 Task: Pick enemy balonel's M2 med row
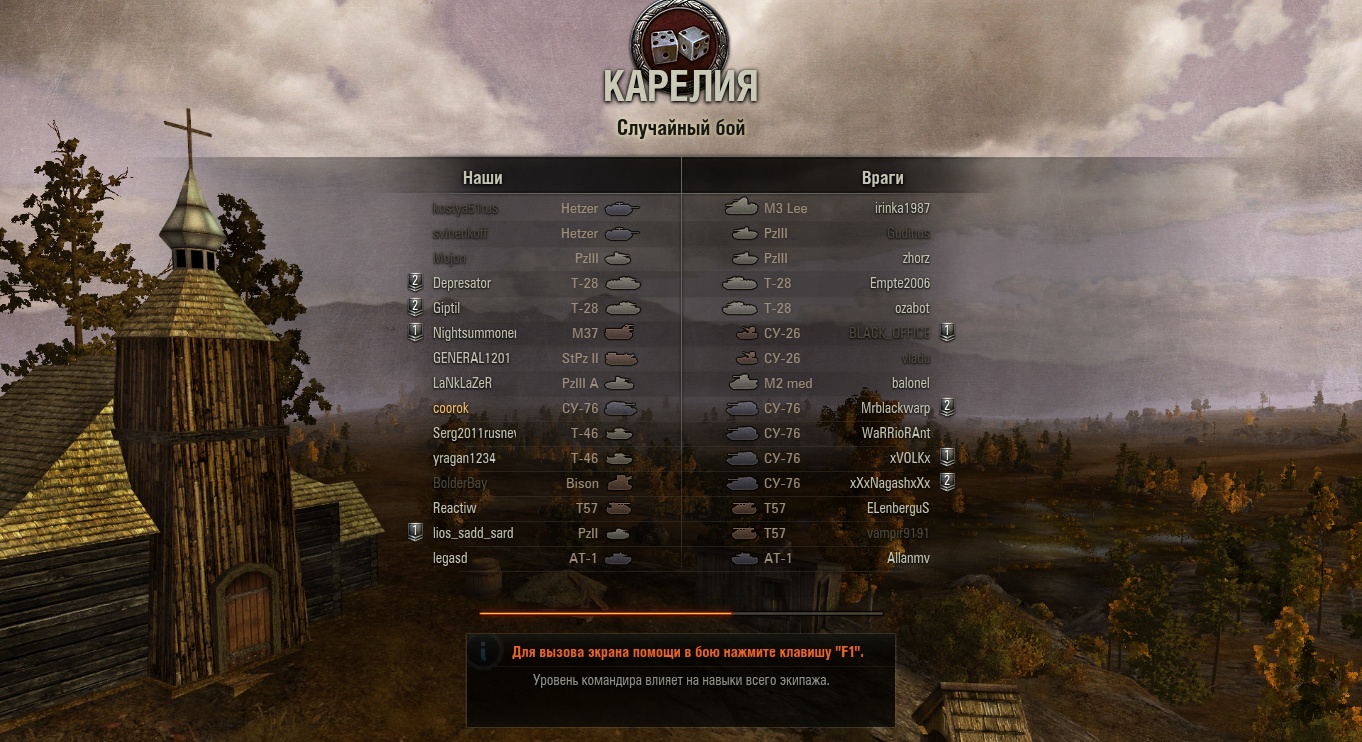coord(910,383)
